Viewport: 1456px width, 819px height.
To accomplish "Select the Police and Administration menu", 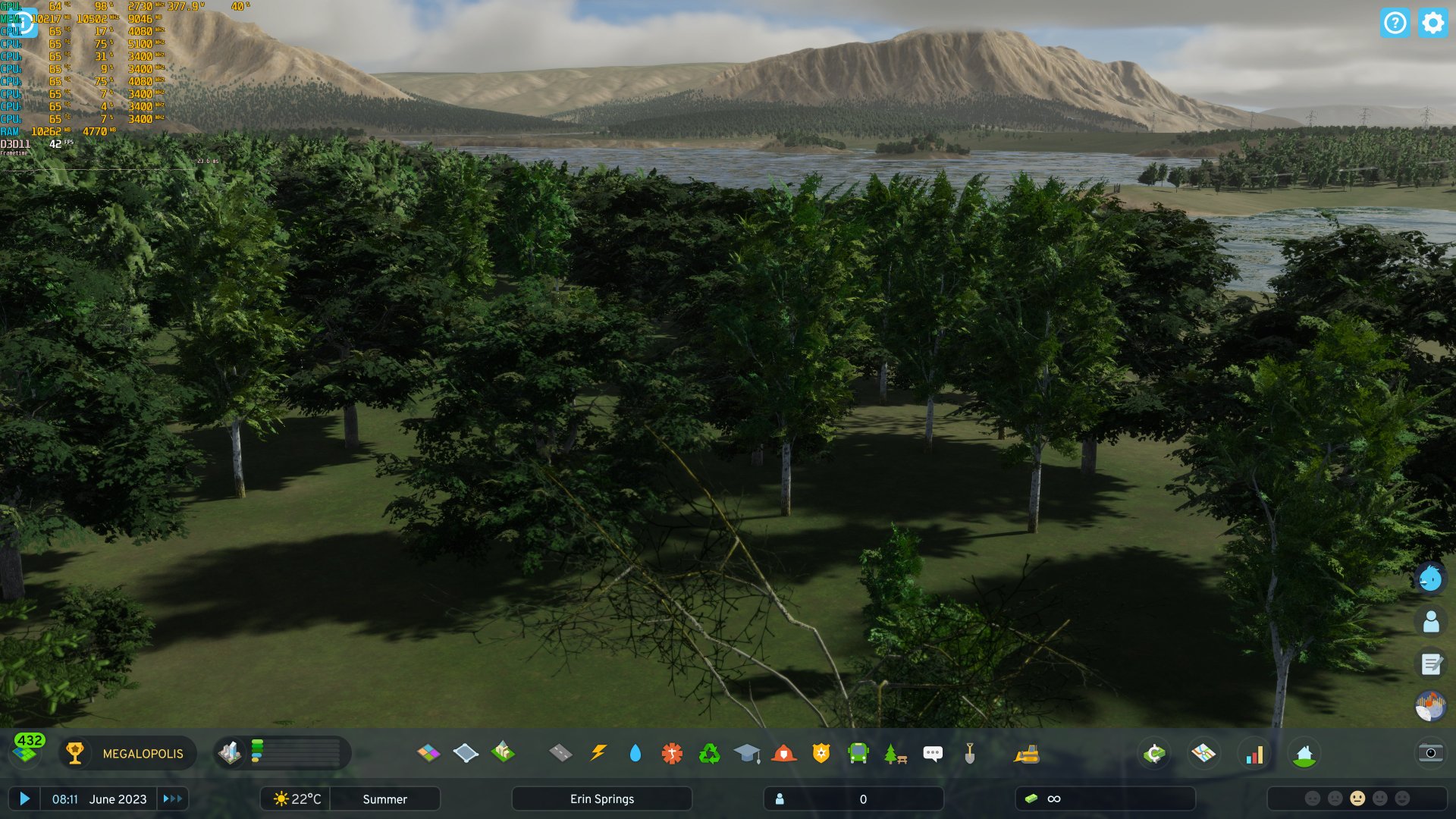I will click(823, 753).
